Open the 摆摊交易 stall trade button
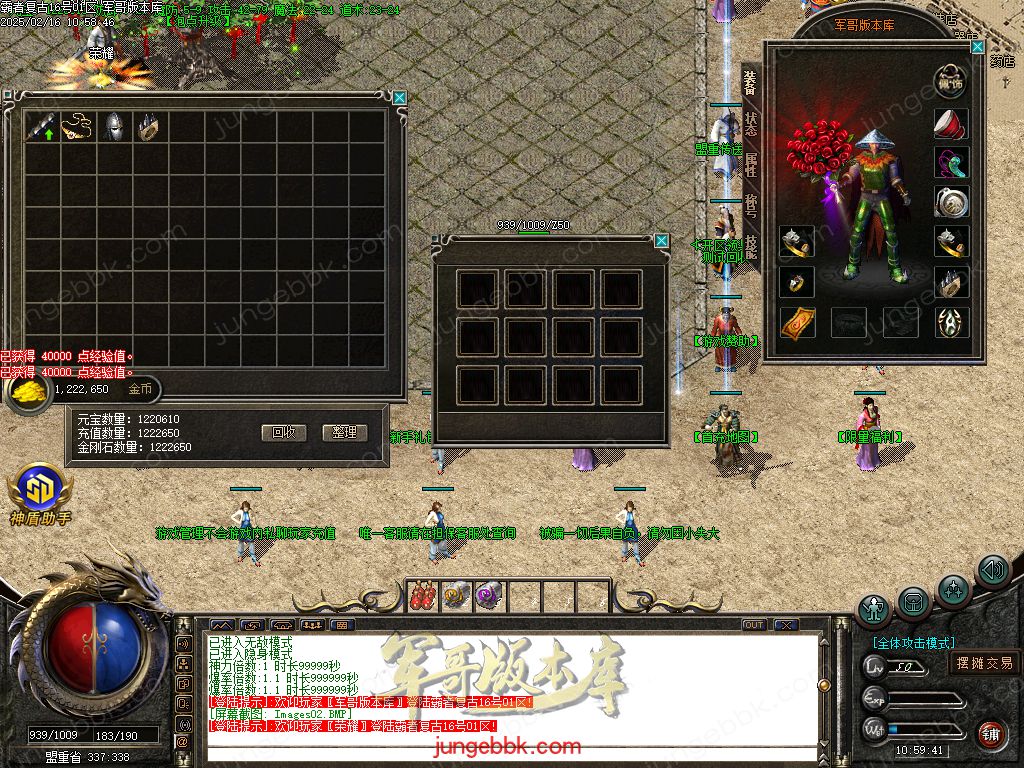The height and width of the screenshot is (768, 1024). pyautogui.click(x=984, y=662)
